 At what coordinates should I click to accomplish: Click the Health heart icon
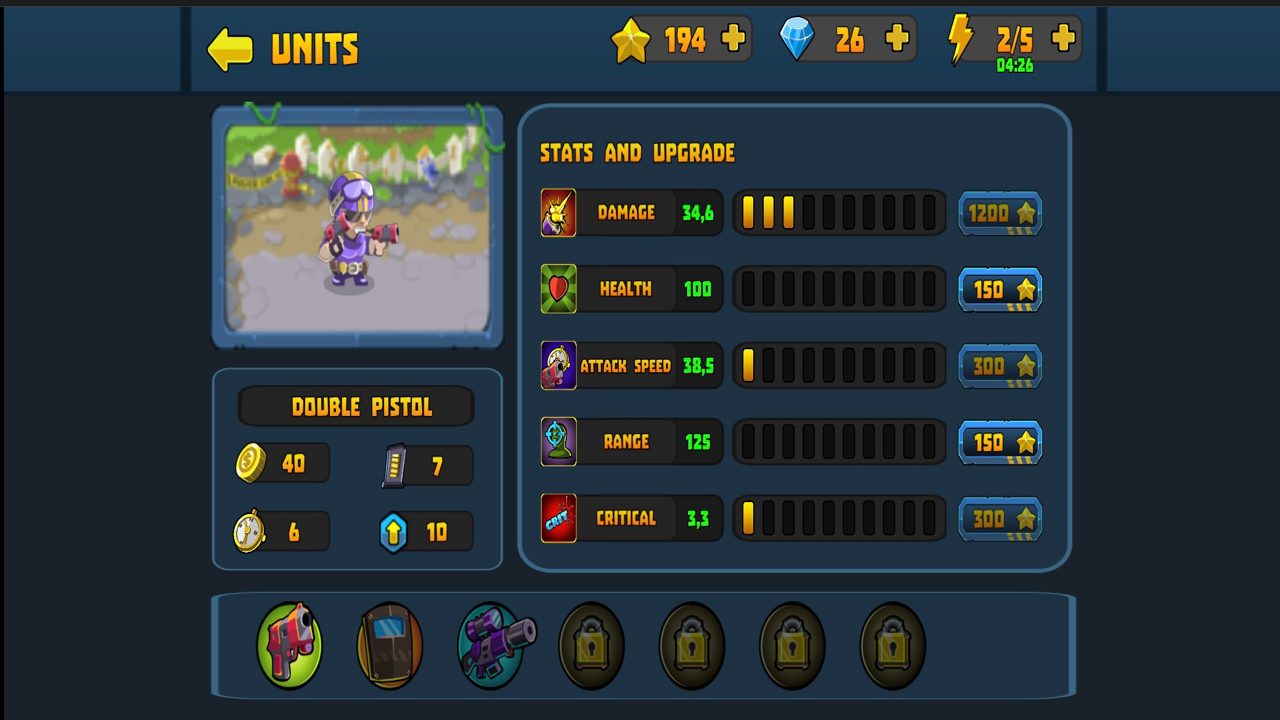point(558,289)
